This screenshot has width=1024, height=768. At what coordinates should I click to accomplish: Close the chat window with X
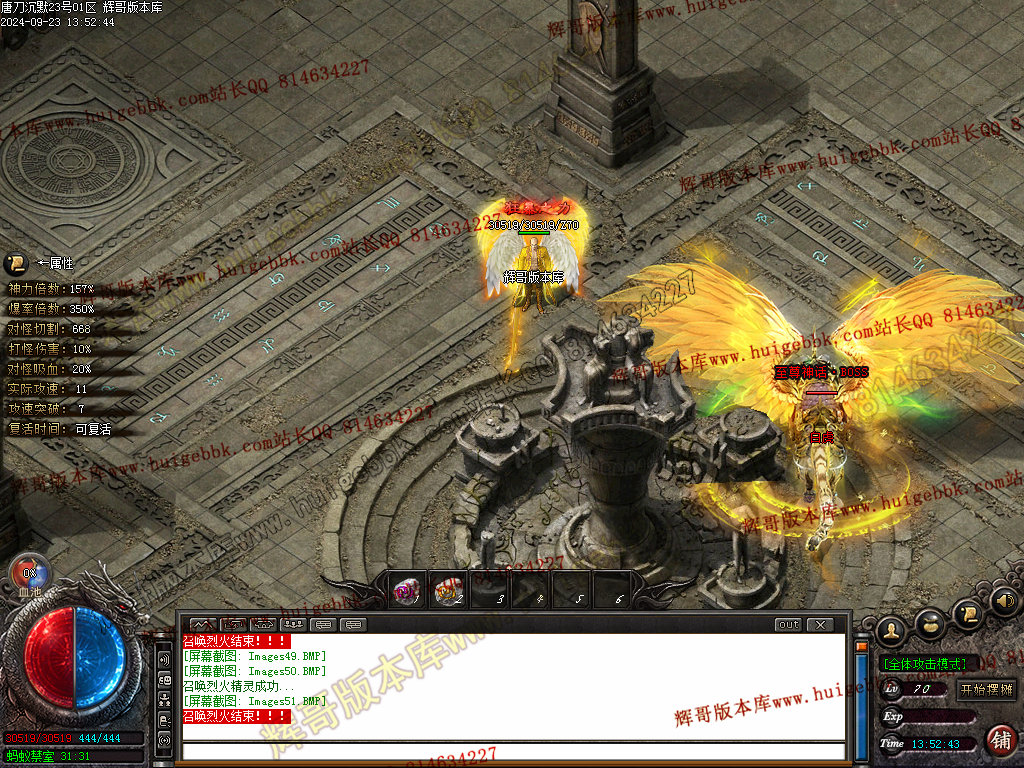[x=819, y=625]
